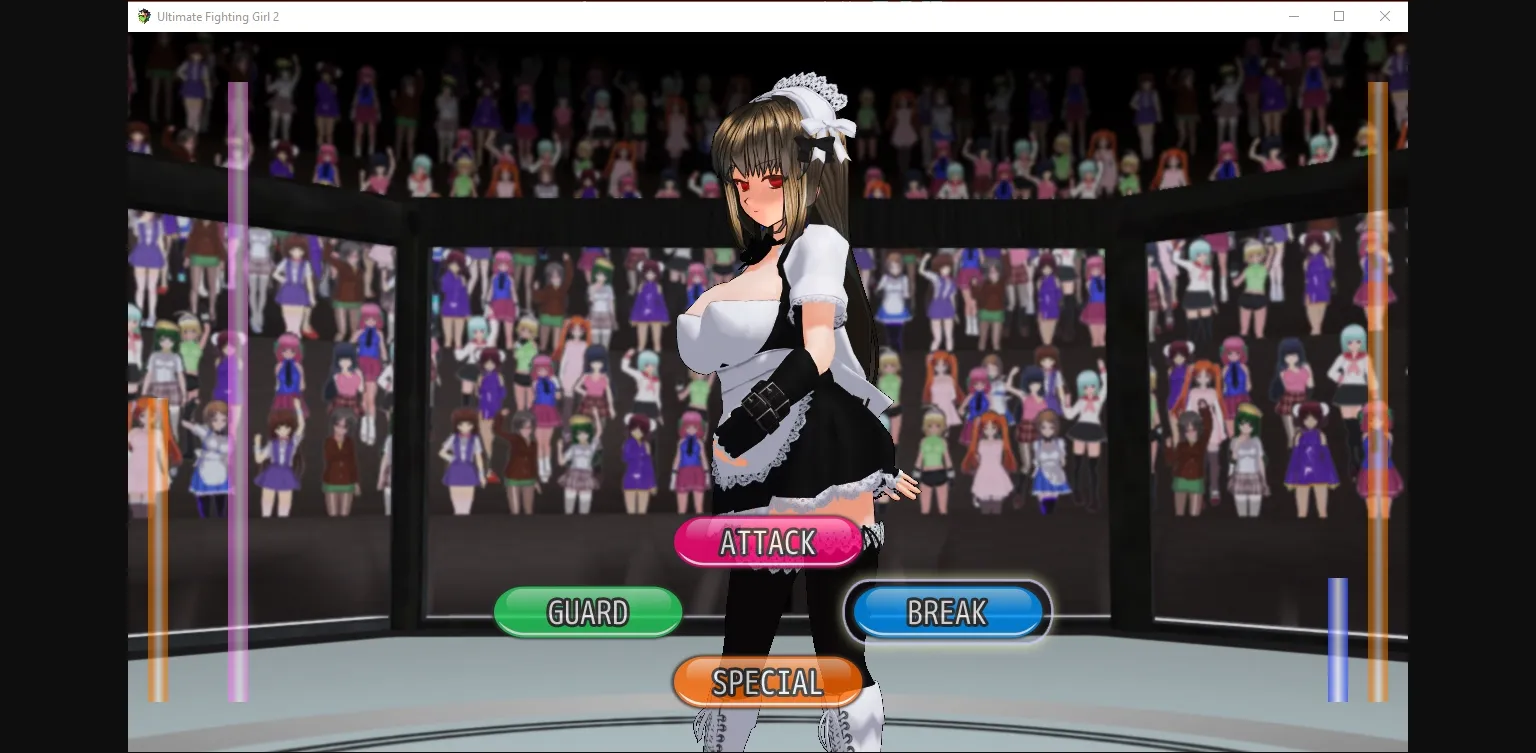
Task: Click the Ultimate Fighting Girl 2 title text
Action: [217, 16]
